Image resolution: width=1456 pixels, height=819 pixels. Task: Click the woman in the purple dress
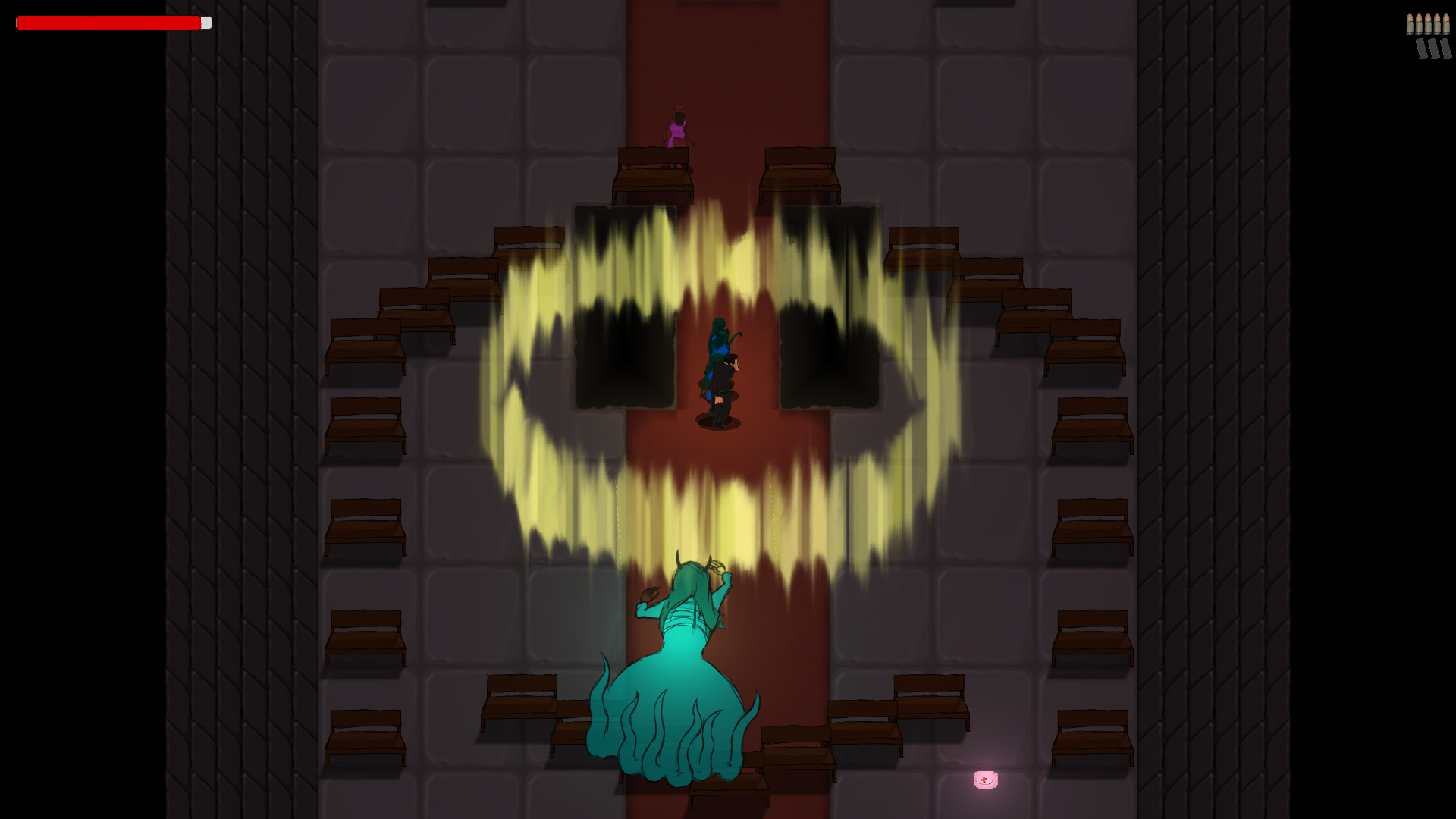coord(677,129)
